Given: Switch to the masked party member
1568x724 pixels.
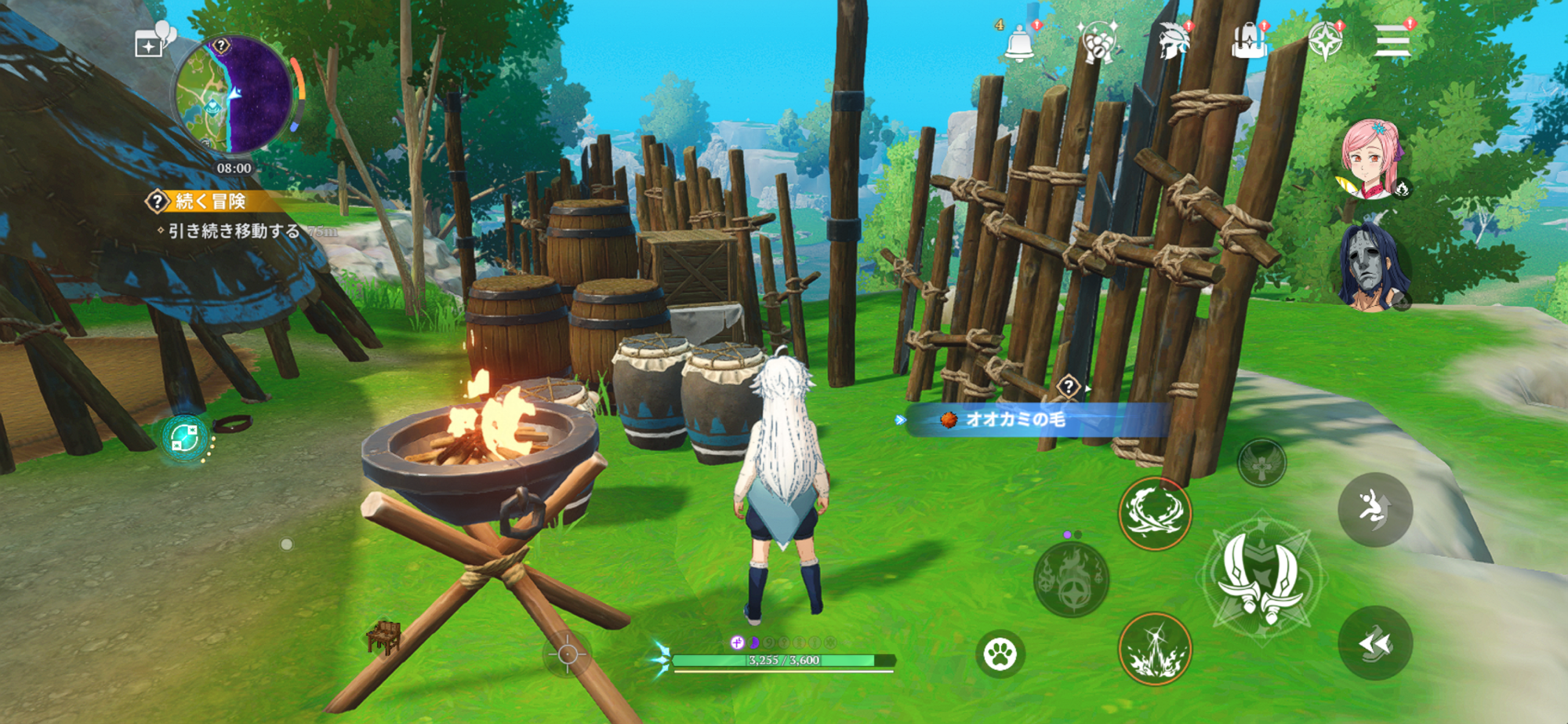Looking at the screenshot, I should pos(1371,267).
